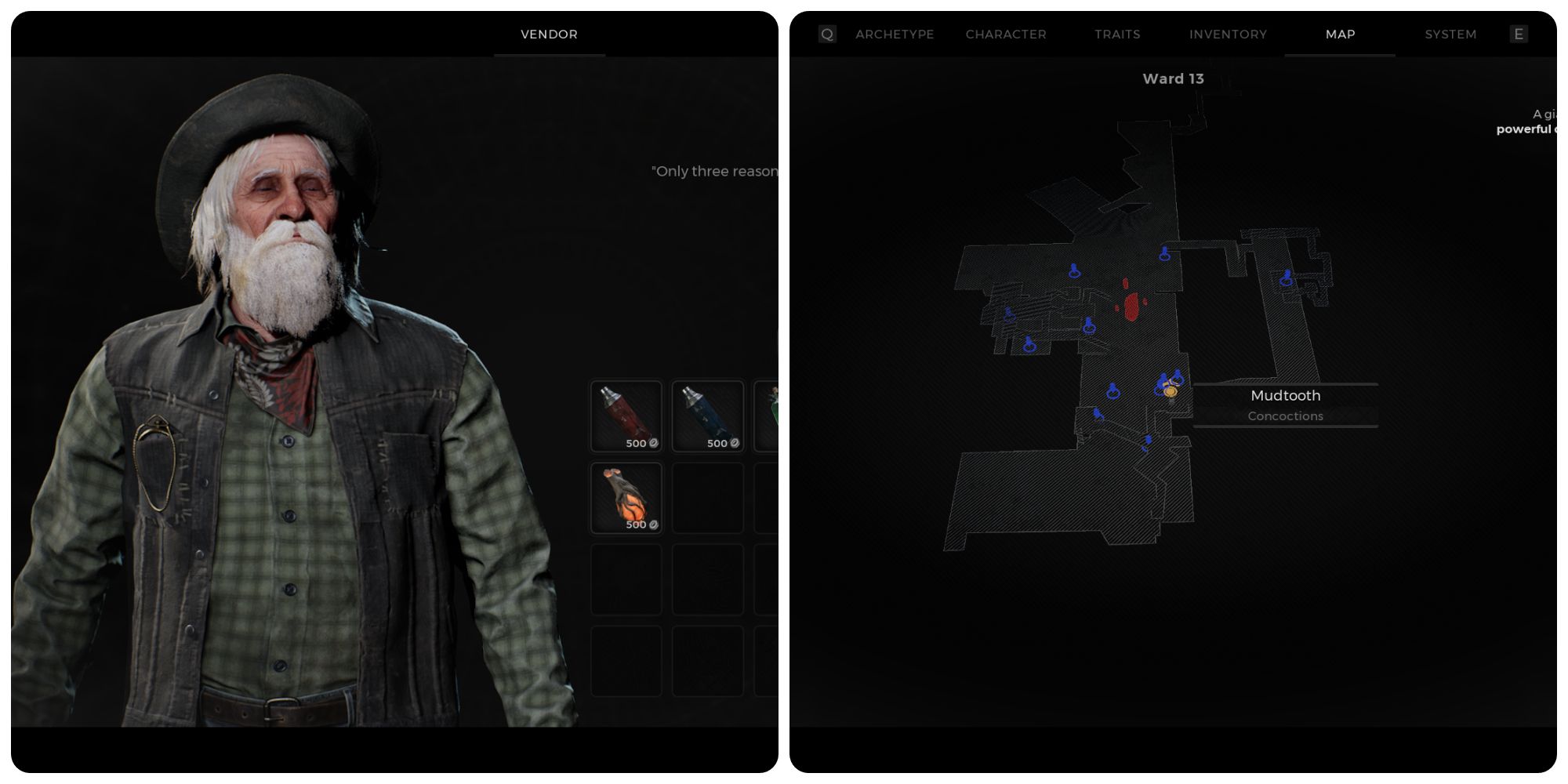1568x784 pixels.
Task: Open the ARCHETYPE tab
Action: tap(895, 34)
